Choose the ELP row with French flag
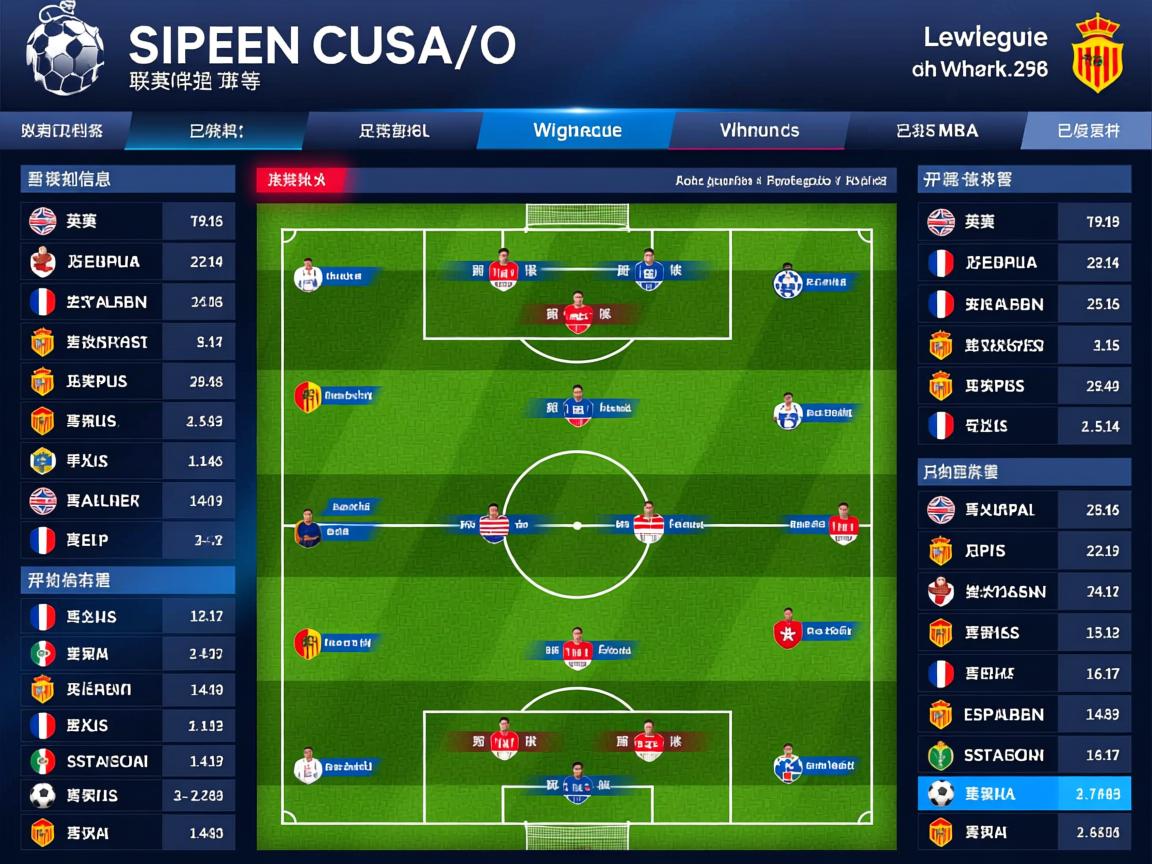This screenshot has height=864, width=1152. pyautogui.click(x=127, y=541)
